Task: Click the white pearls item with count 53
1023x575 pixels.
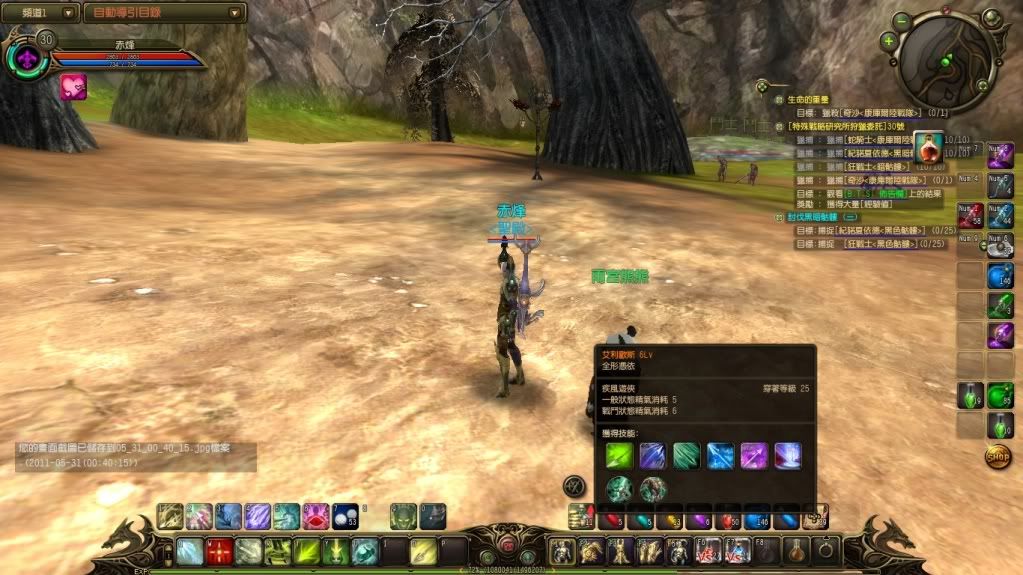Action: 346,516
